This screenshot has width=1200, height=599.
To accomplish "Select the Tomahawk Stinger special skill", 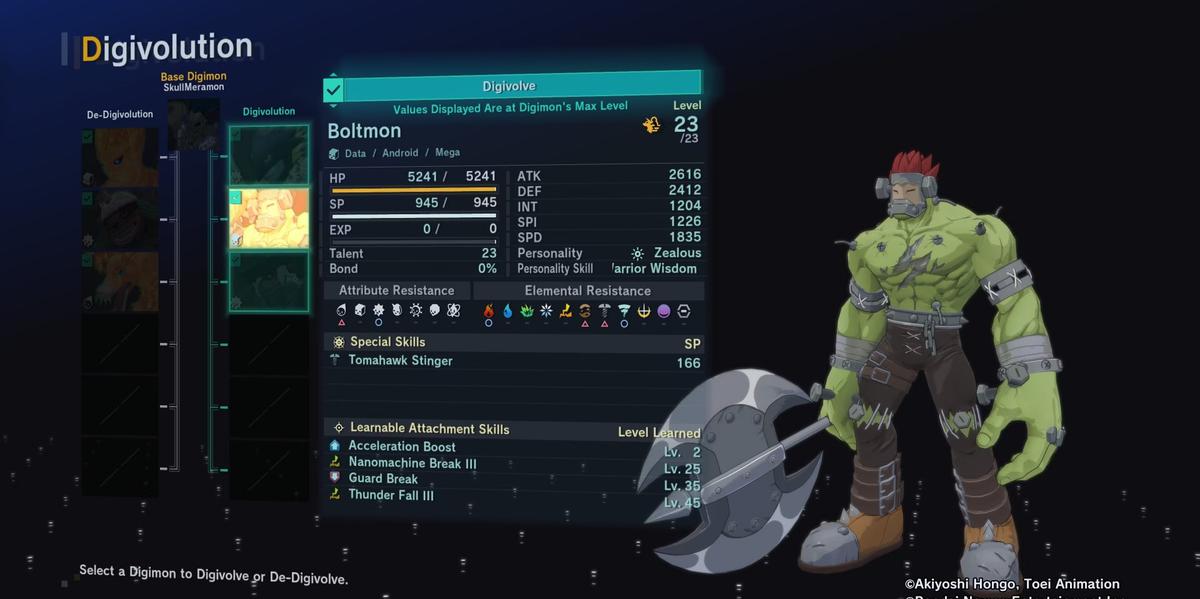I will coord(400,361).
